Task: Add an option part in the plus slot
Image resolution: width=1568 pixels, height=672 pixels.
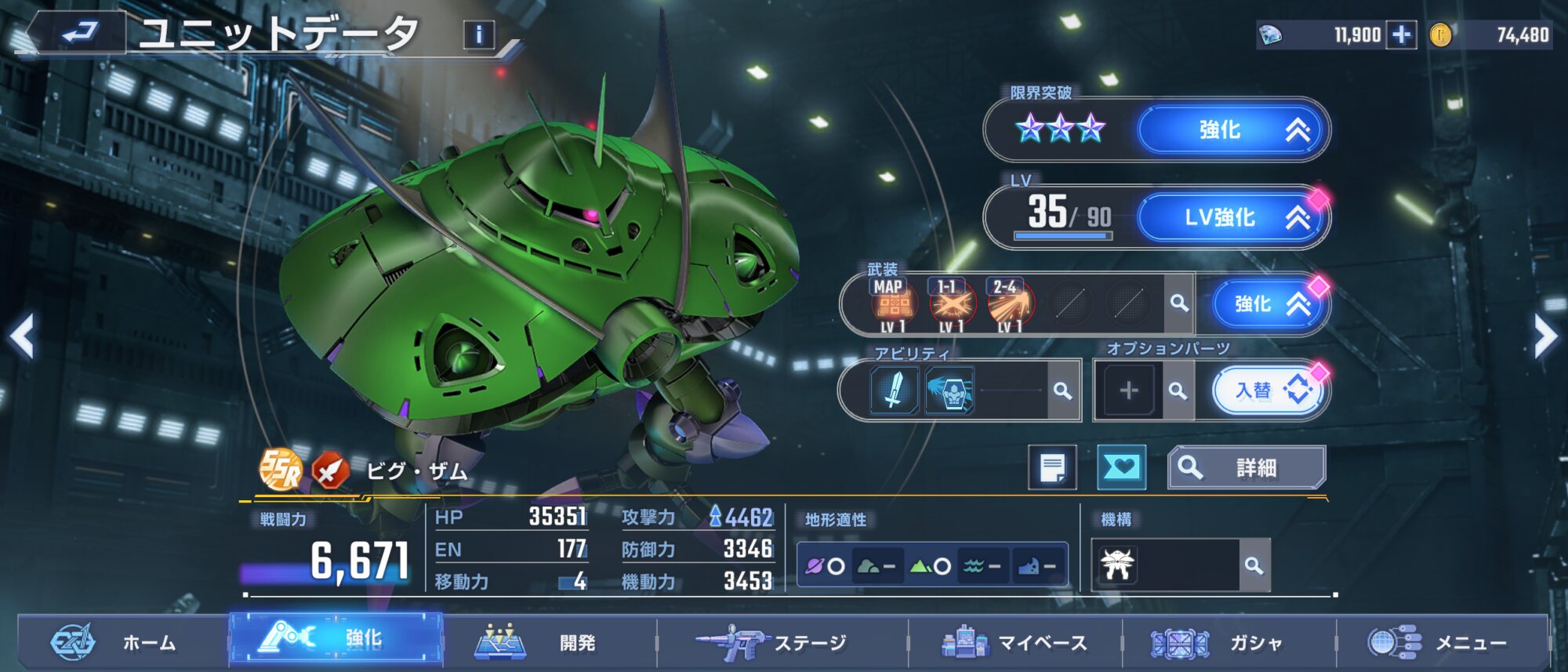Action: [1128, 390]
